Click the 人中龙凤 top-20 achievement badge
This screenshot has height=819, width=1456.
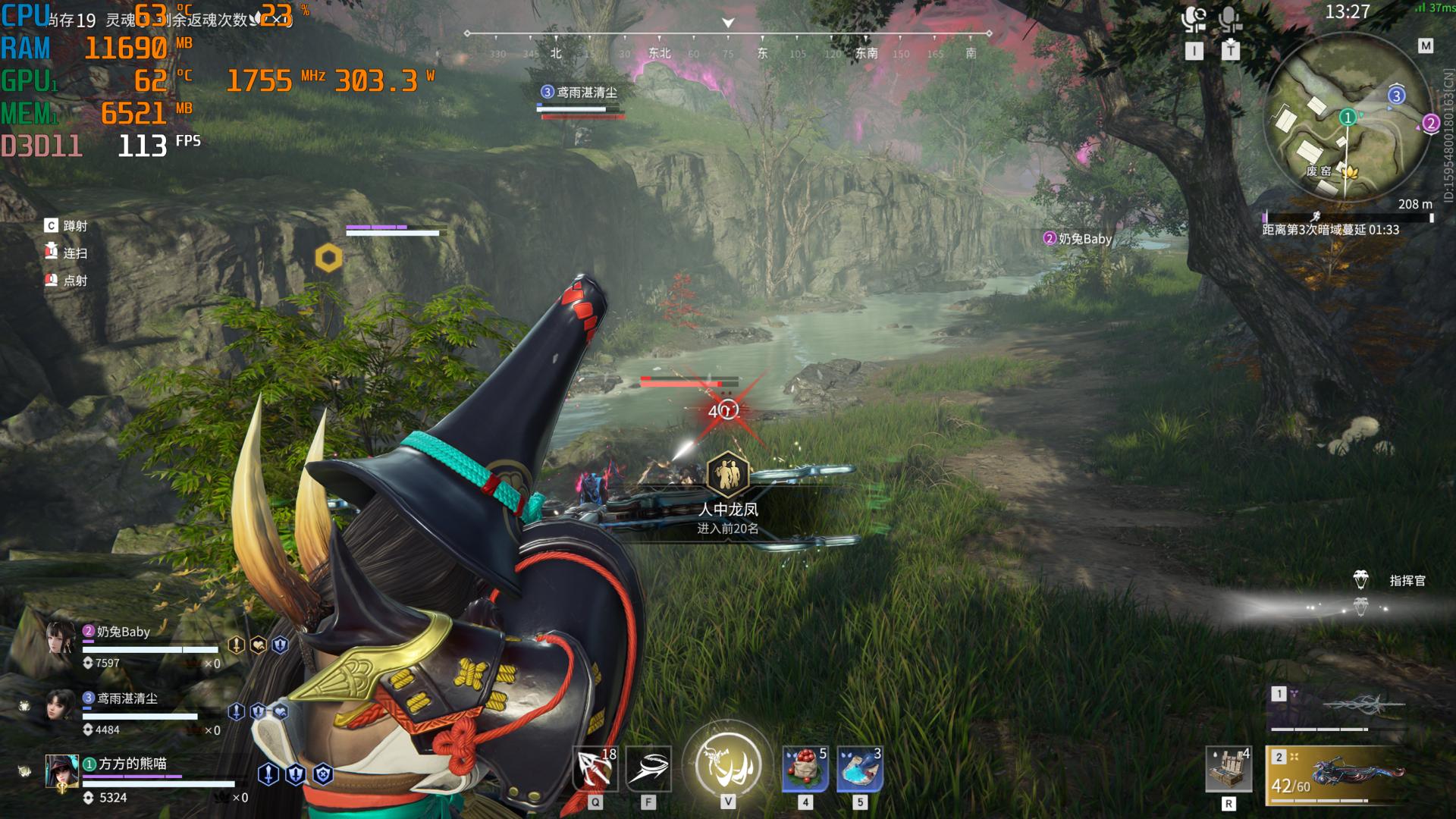tap(728, 474)
